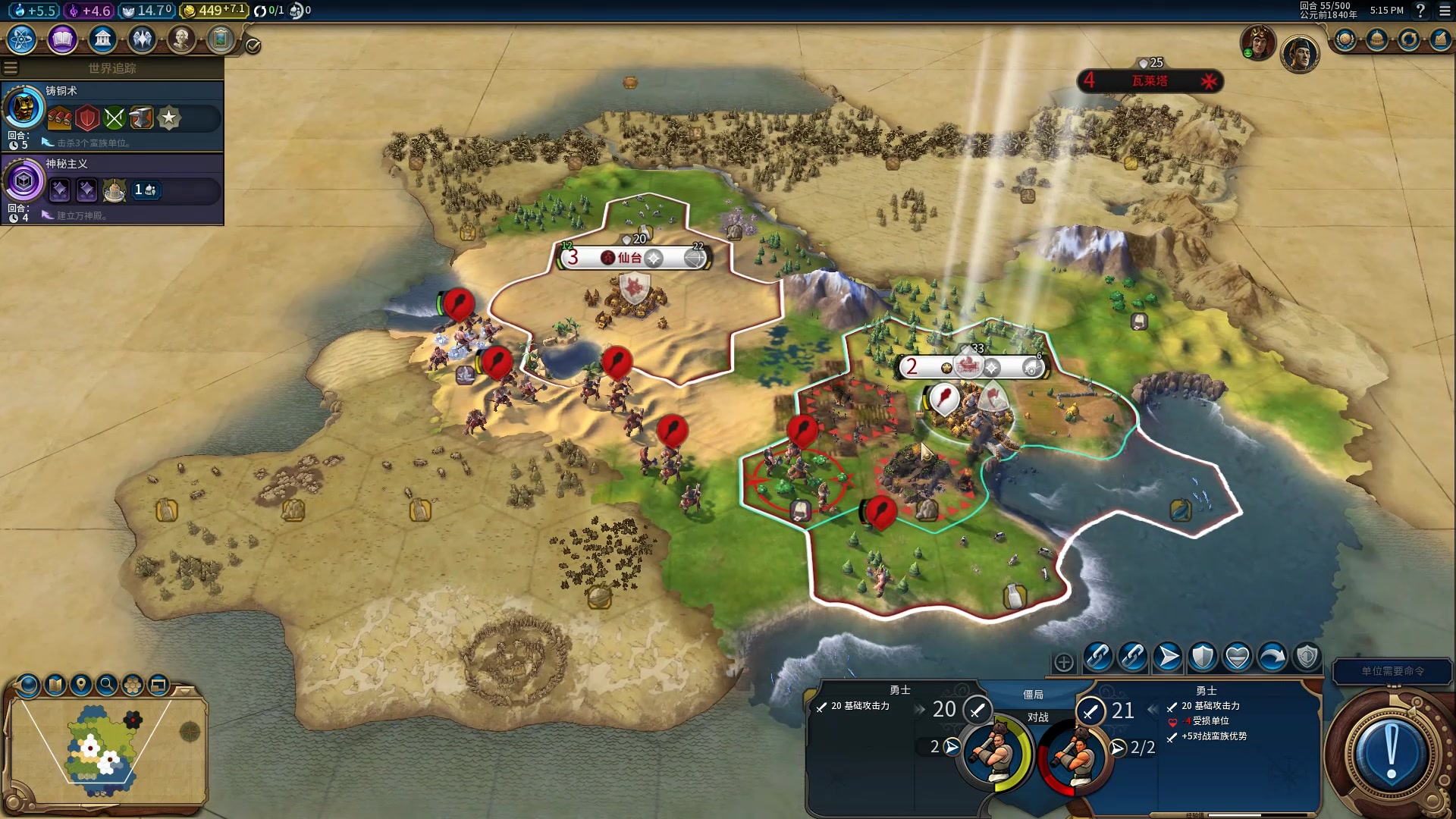Choose the heal-until-recovered heart action
1456x819 pixels.
click(x=1238, y=657)
